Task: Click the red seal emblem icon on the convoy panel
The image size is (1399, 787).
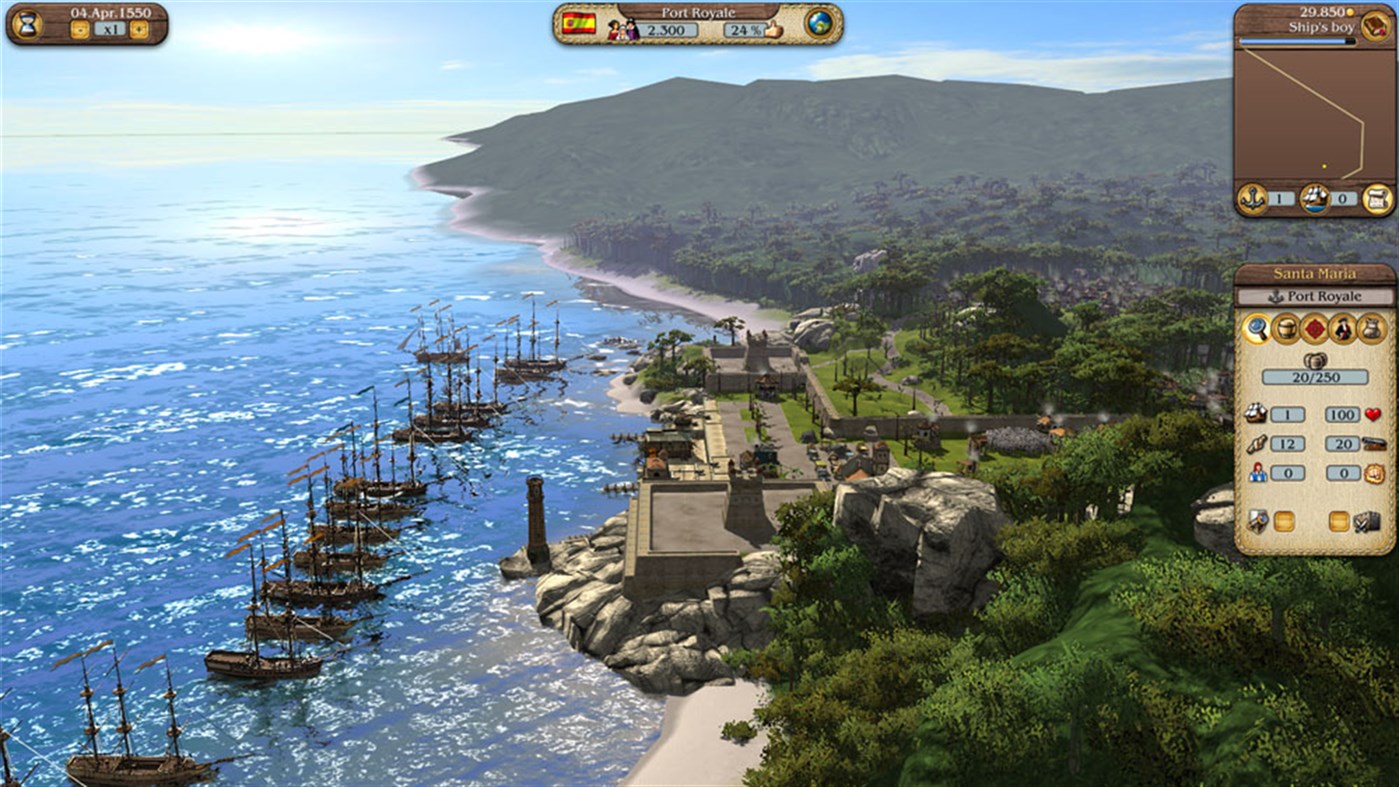Action: 1314,329
